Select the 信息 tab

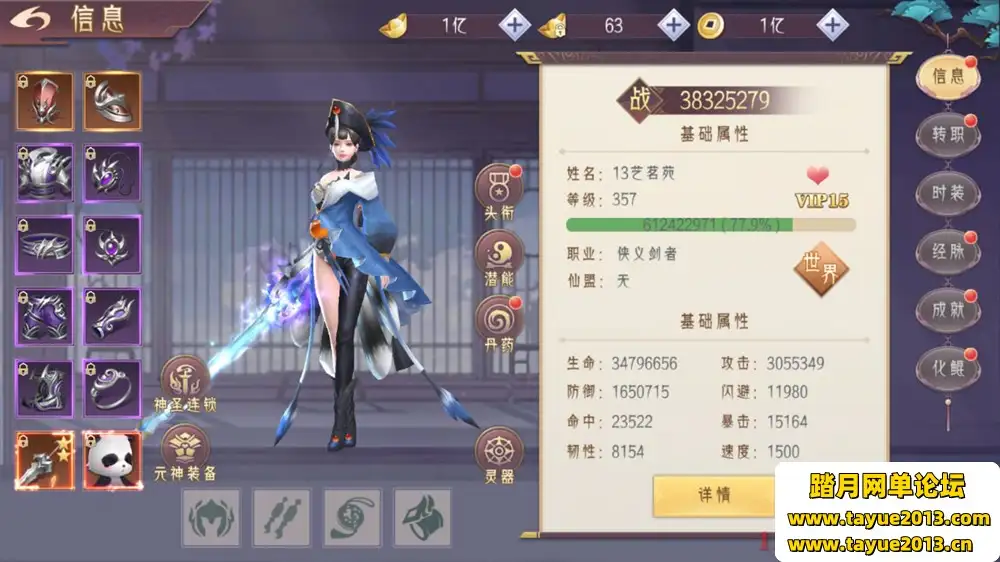947,76
